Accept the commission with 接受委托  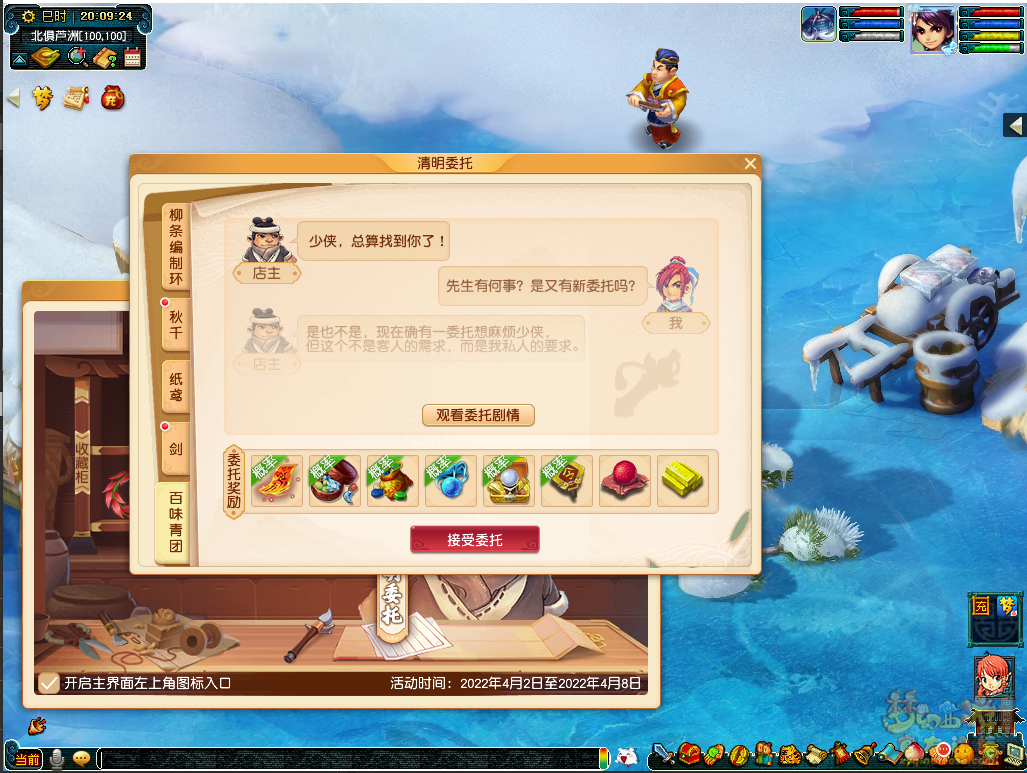[x=474, y=540]
